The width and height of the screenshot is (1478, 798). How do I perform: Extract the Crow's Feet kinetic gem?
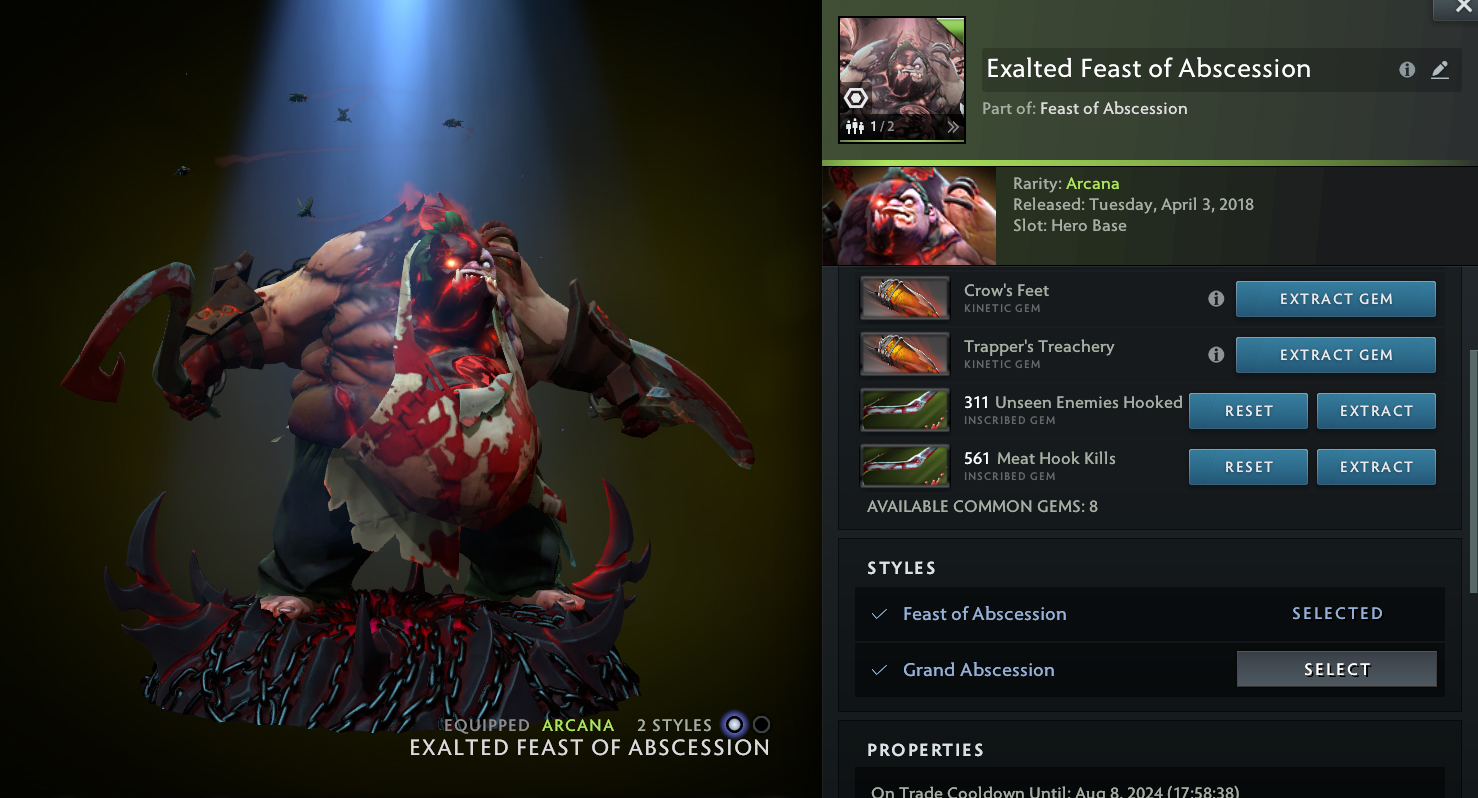tap(1335, 299)
